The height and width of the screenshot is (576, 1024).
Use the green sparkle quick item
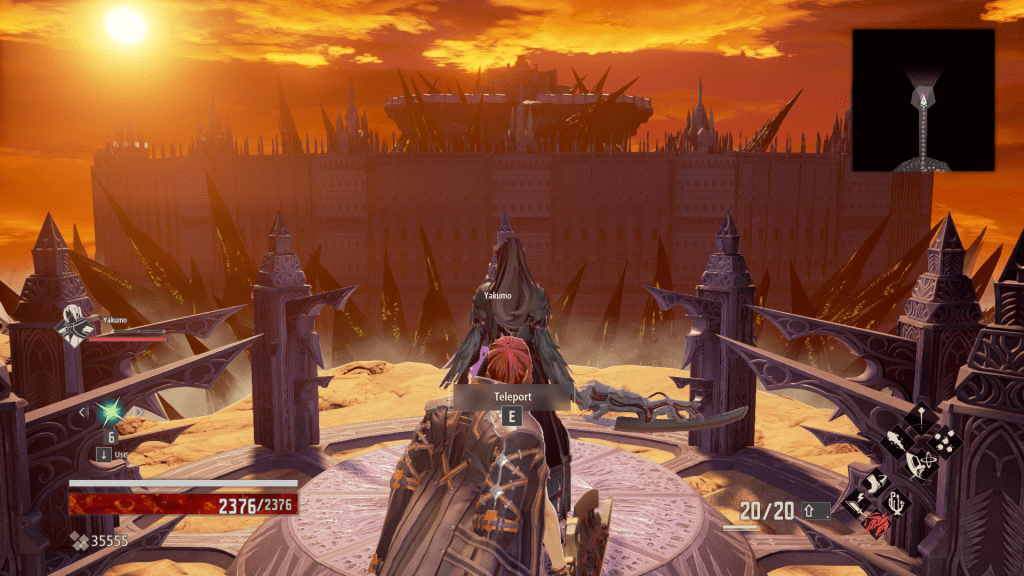[110, 412]
